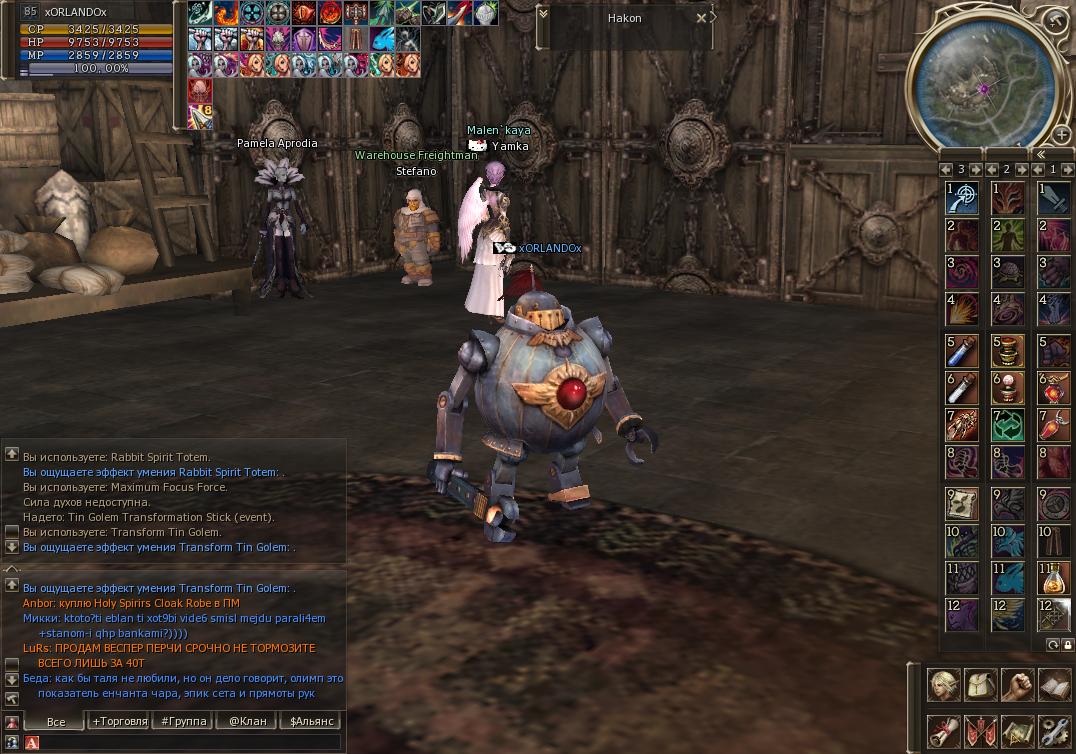Close the Hakon target window

click(x=702, y=18)
